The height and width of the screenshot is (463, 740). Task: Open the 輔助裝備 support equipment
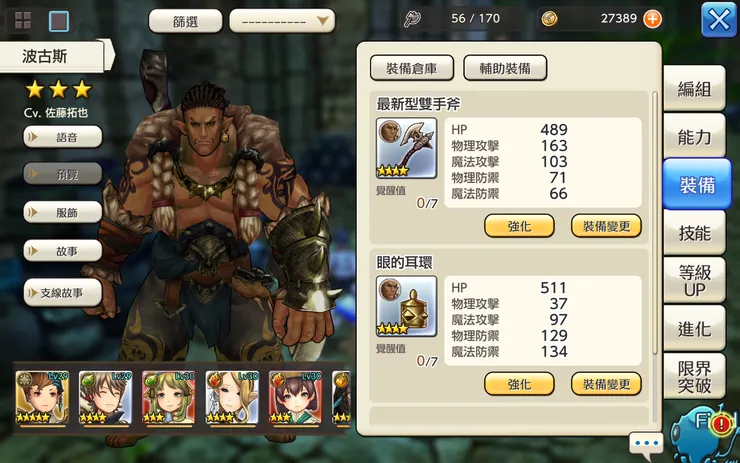pyautogui.click(x=505, y=68)
